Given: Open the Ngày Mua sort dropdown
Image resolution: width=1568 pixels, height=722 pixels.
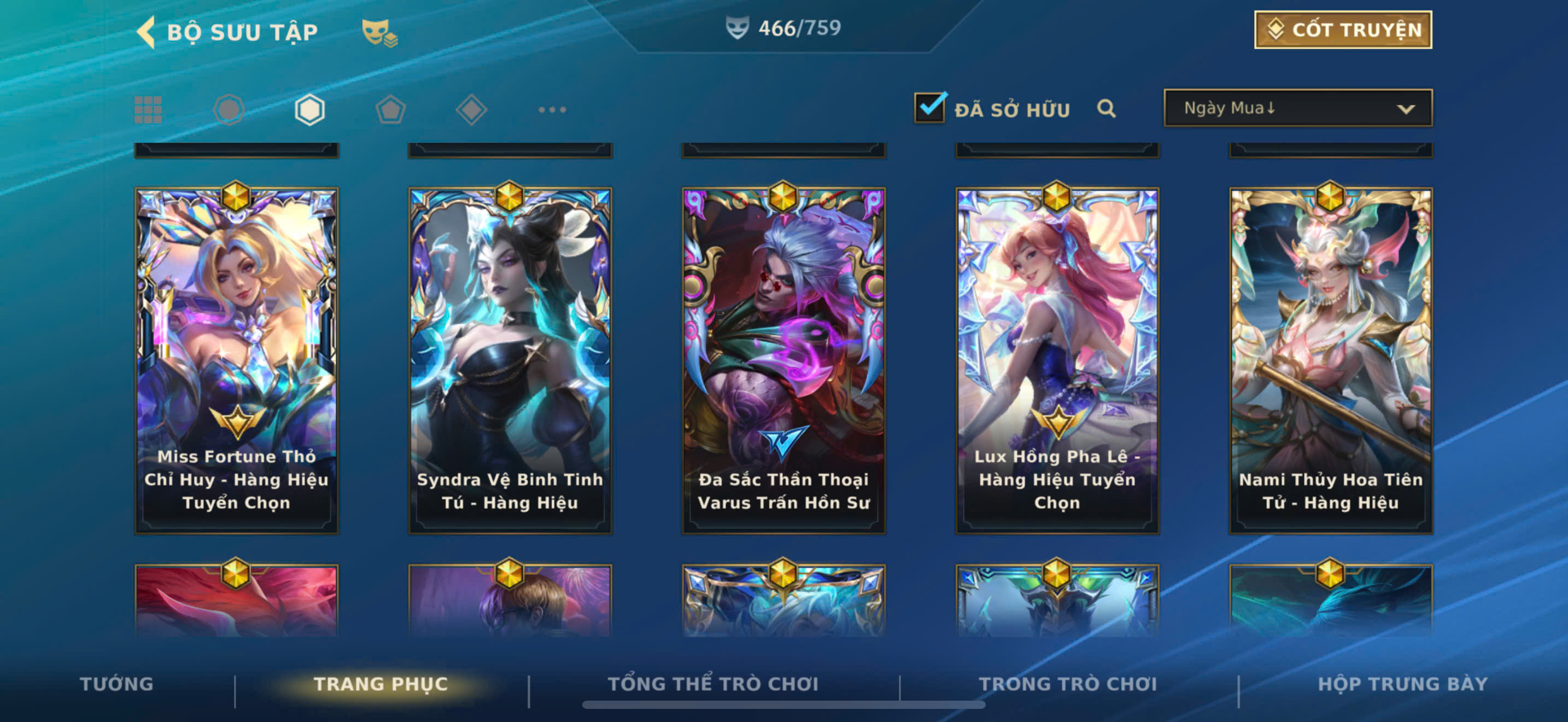Looking at the screenshot, I should point(1297,108).
